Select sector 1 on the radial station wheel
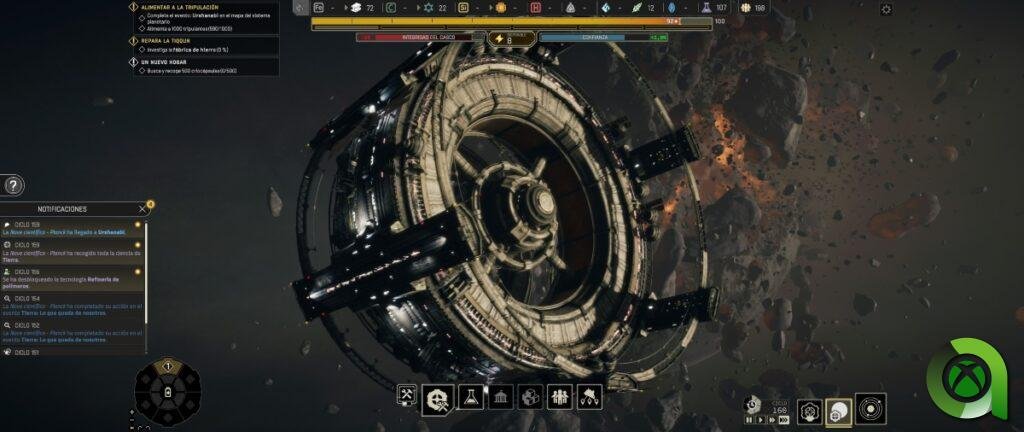This screenshot has height=432, width=1024. 168,368
